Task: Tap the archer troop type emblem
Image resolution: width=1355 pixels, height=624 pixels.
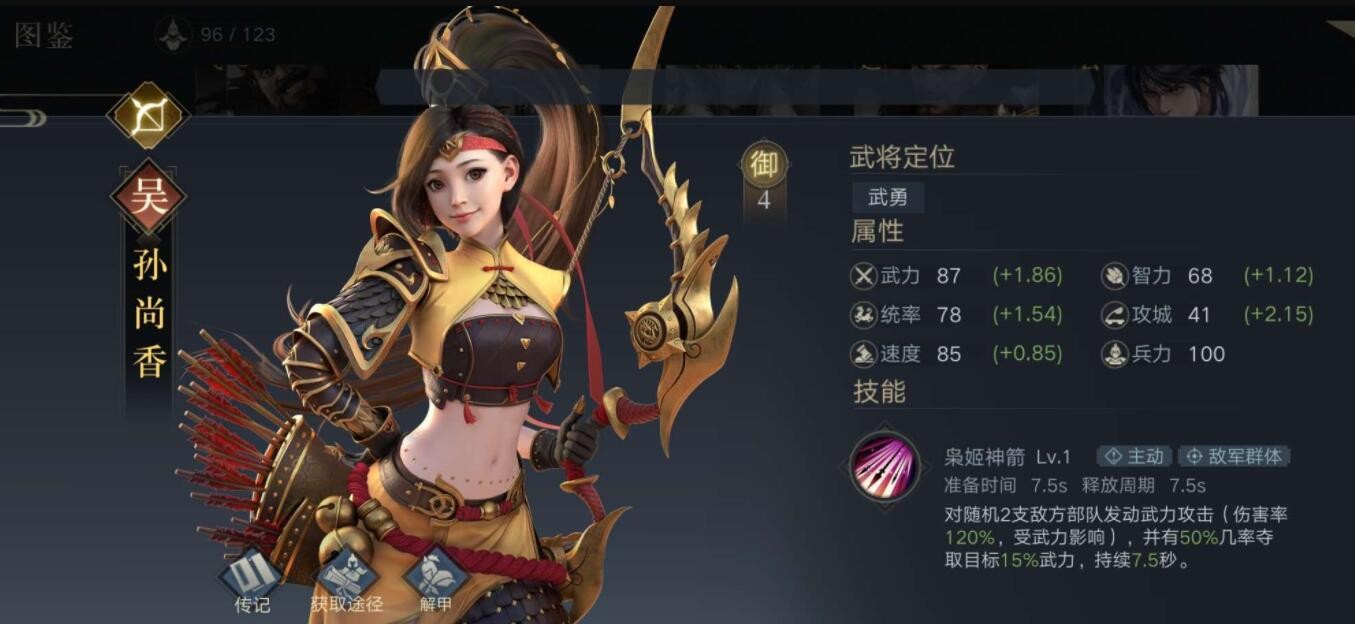Action: 148,116
